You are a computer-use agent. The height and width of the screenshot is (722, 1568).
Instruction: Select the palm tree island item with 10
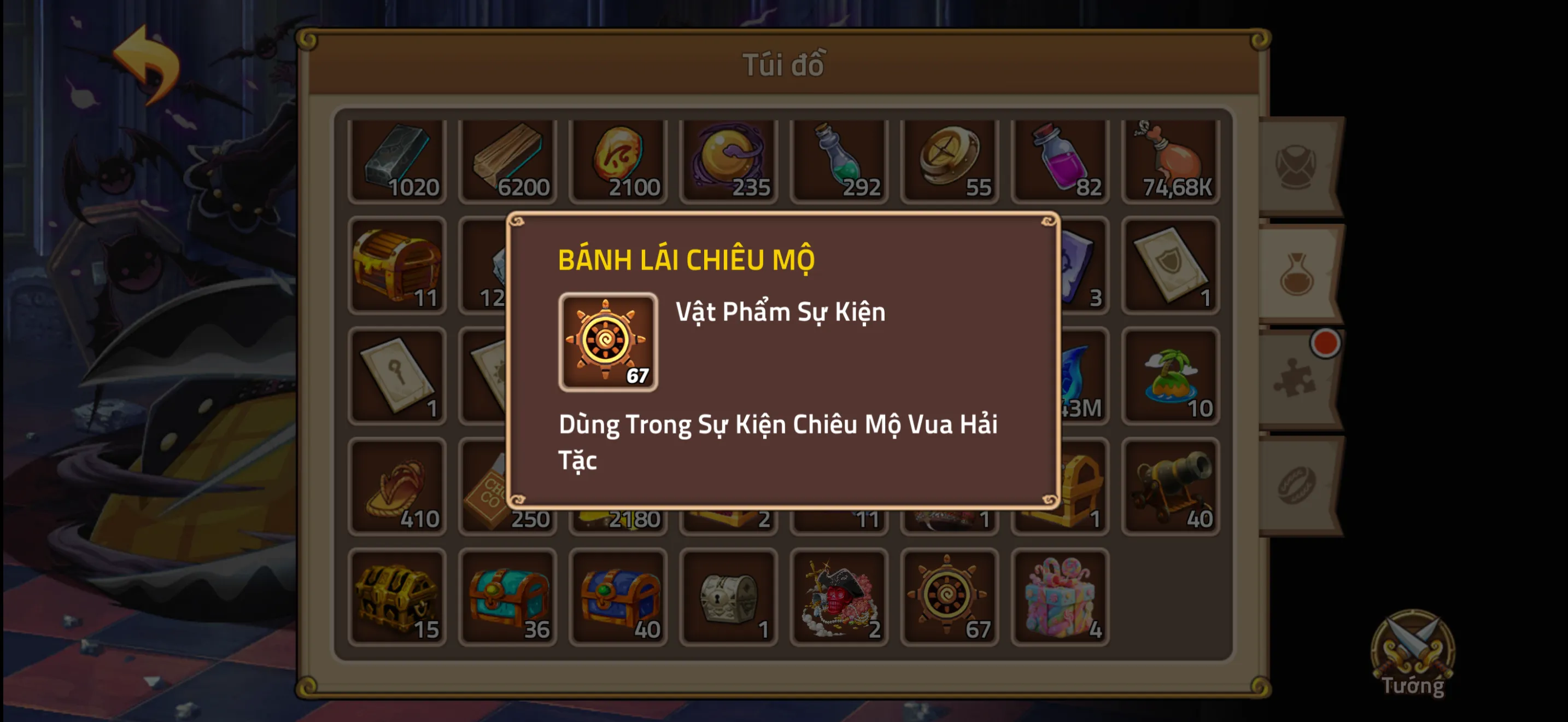point(1170,377)
